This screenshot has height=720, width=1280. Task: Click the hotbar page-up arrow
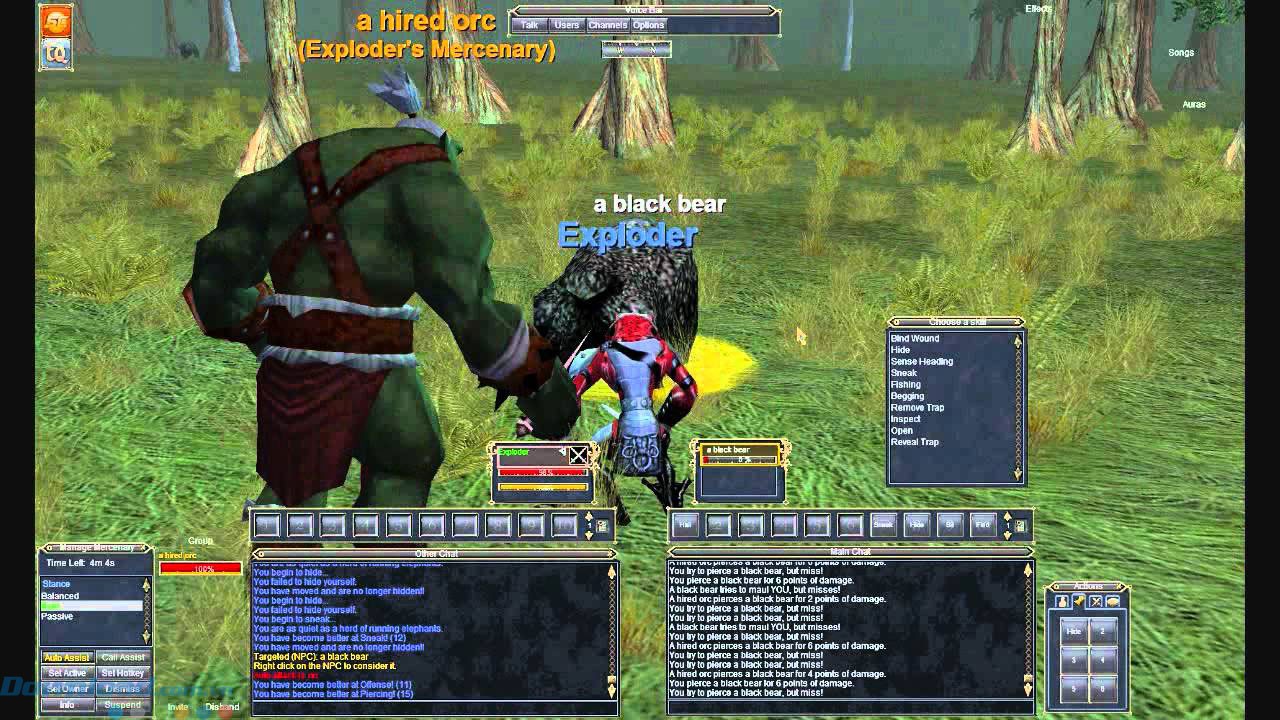coord(1007,516)
